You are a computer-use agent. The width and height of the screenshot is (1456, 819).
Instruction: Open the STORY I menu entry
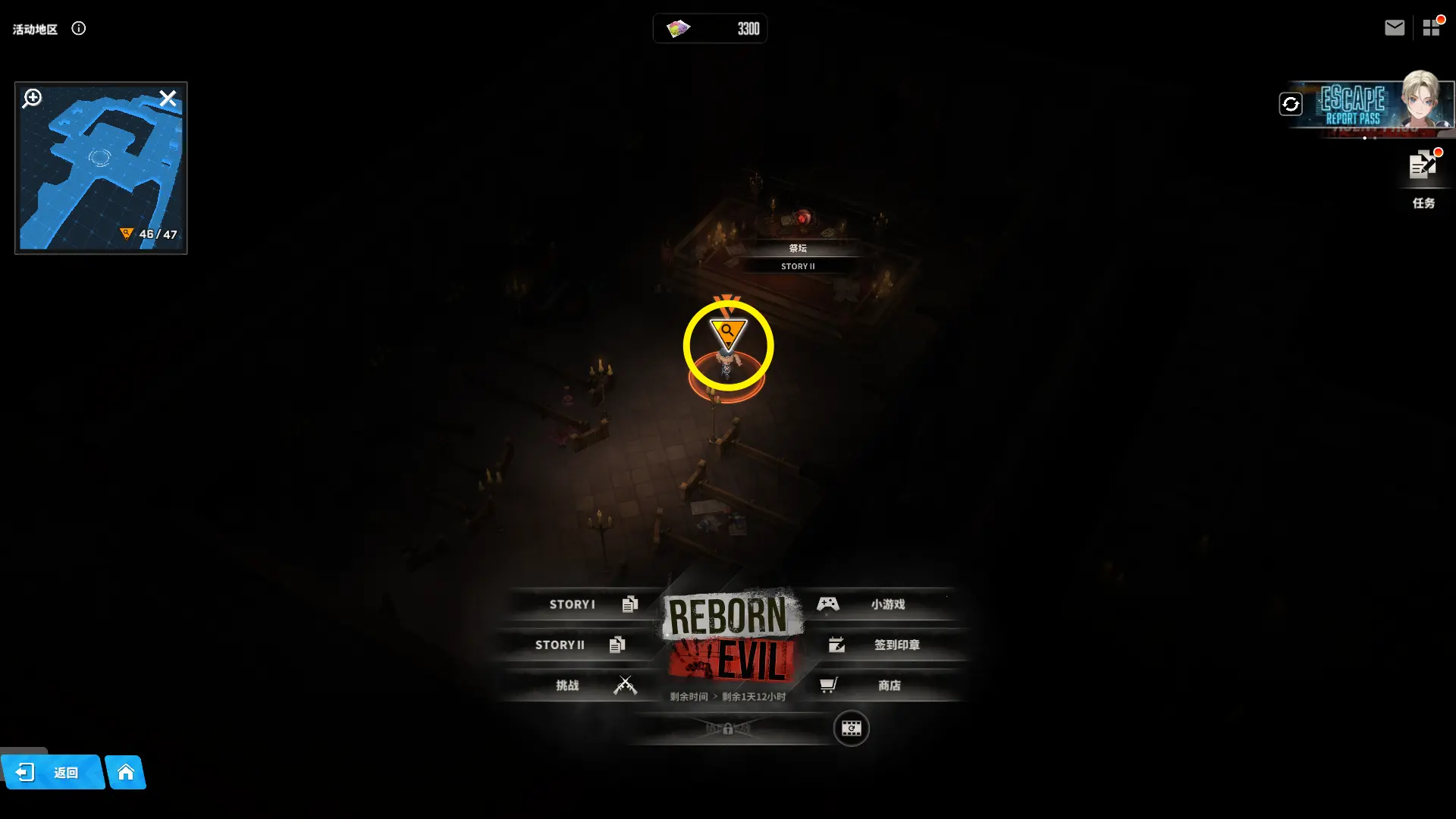pyautogui.click(x=584, y=604)
